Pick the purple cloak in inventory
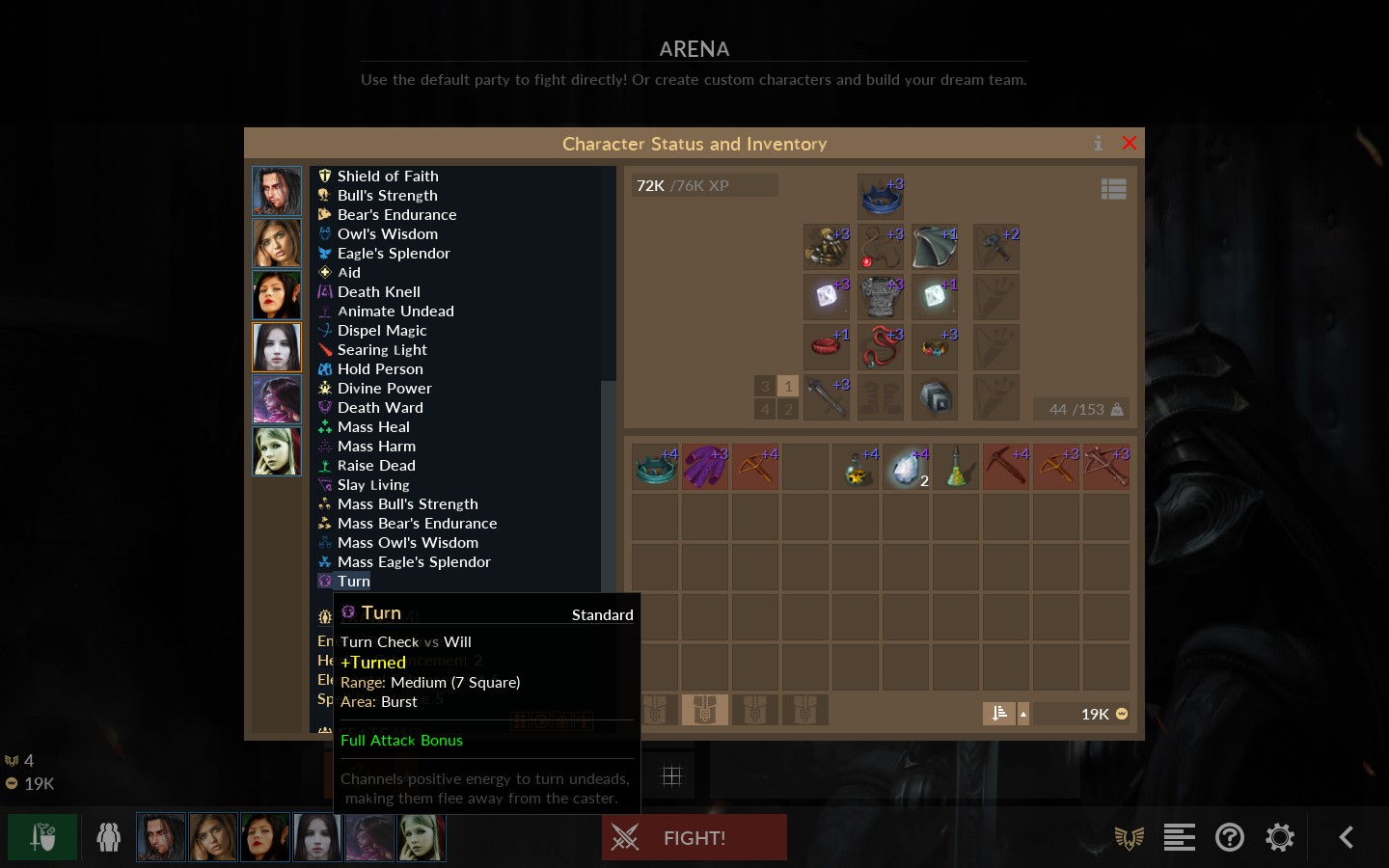This screenshot has height=868, width=1389. 705,467
